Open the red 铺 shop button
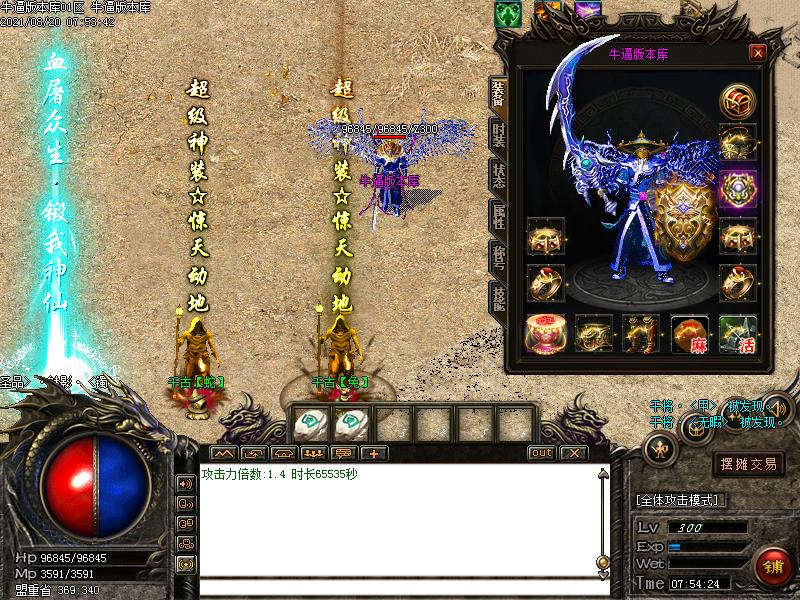Screen dimensions: 800x600 tap(772, 567)
